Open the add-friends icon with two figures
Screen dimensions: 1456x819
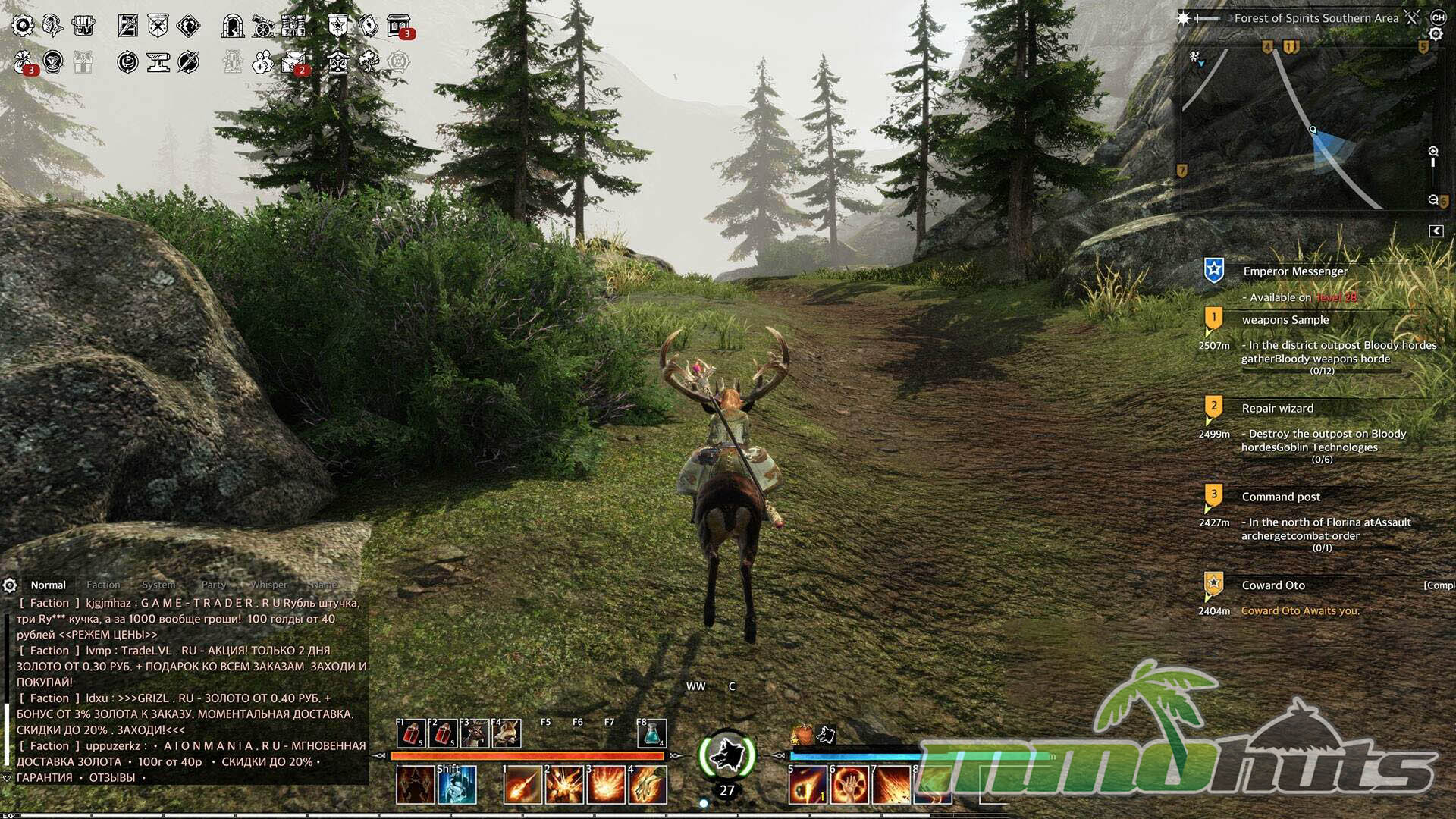pos(263,62)
